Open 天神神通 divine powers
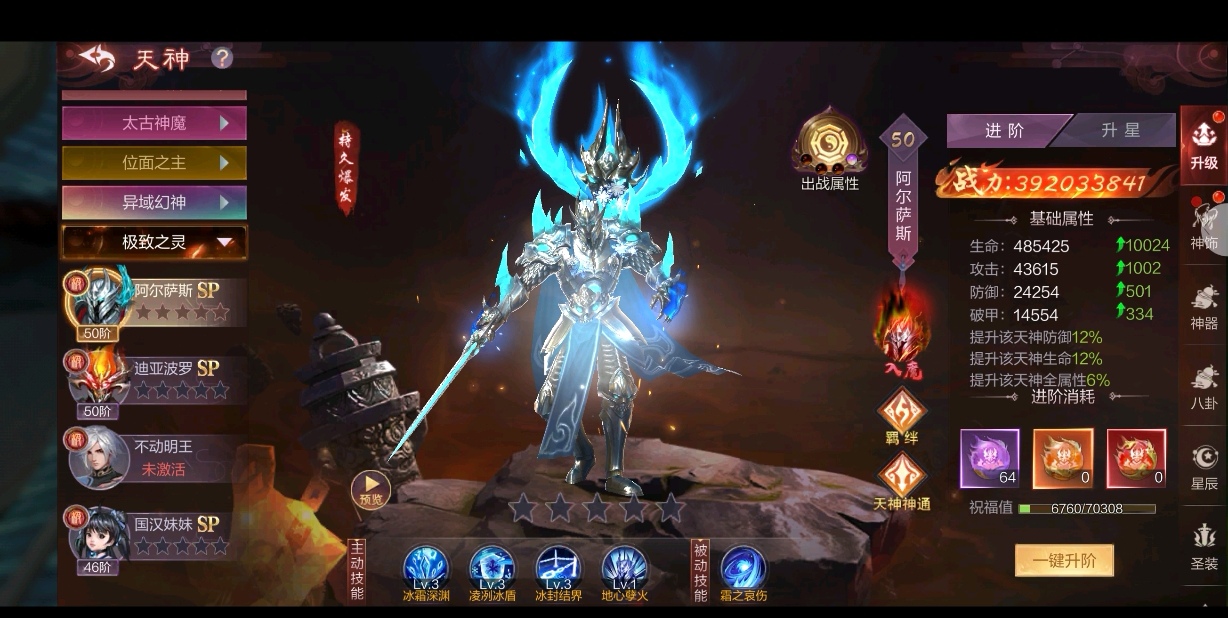The width and height of the screenshot is (1228, 618). (x=901, y=480)
